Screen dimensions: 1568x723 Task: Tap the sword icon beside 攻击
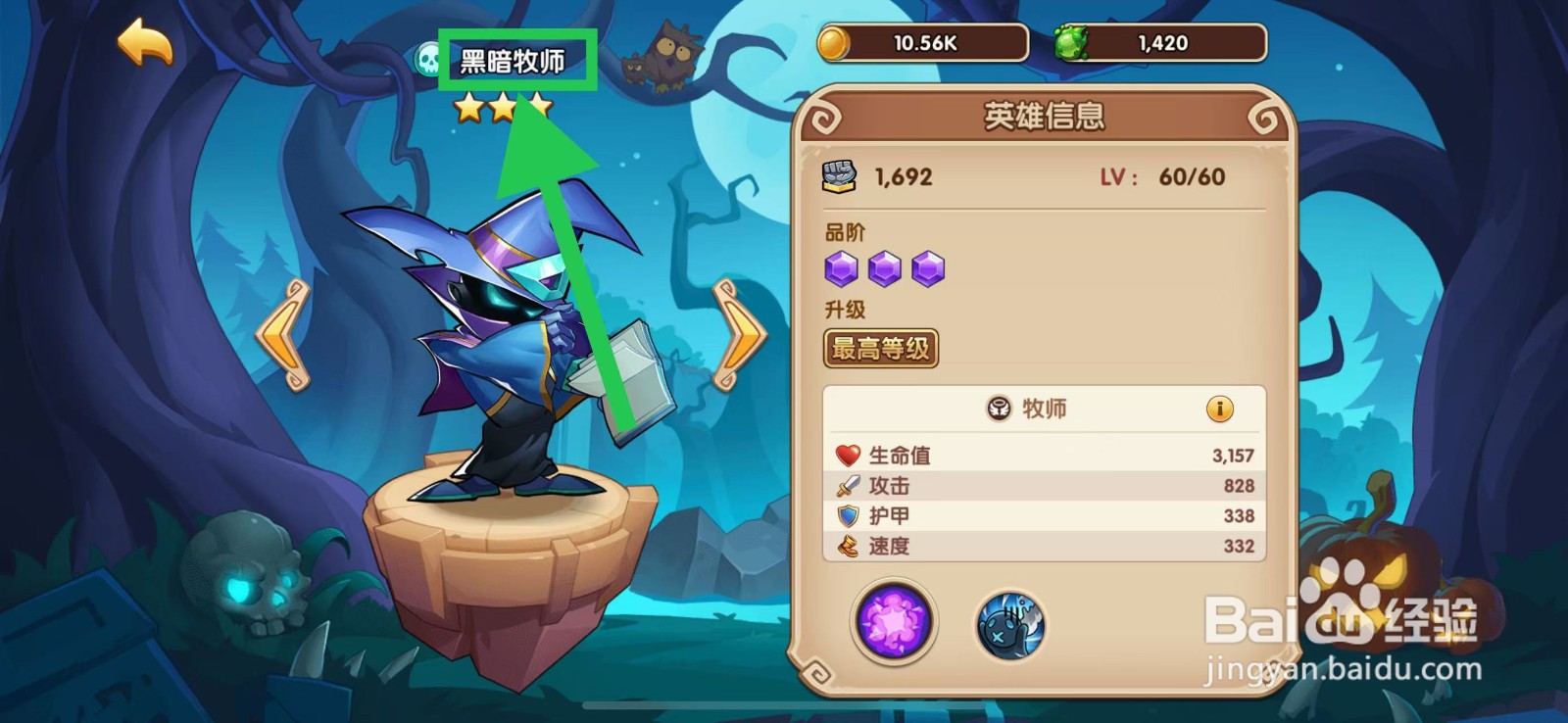point(849,485)
